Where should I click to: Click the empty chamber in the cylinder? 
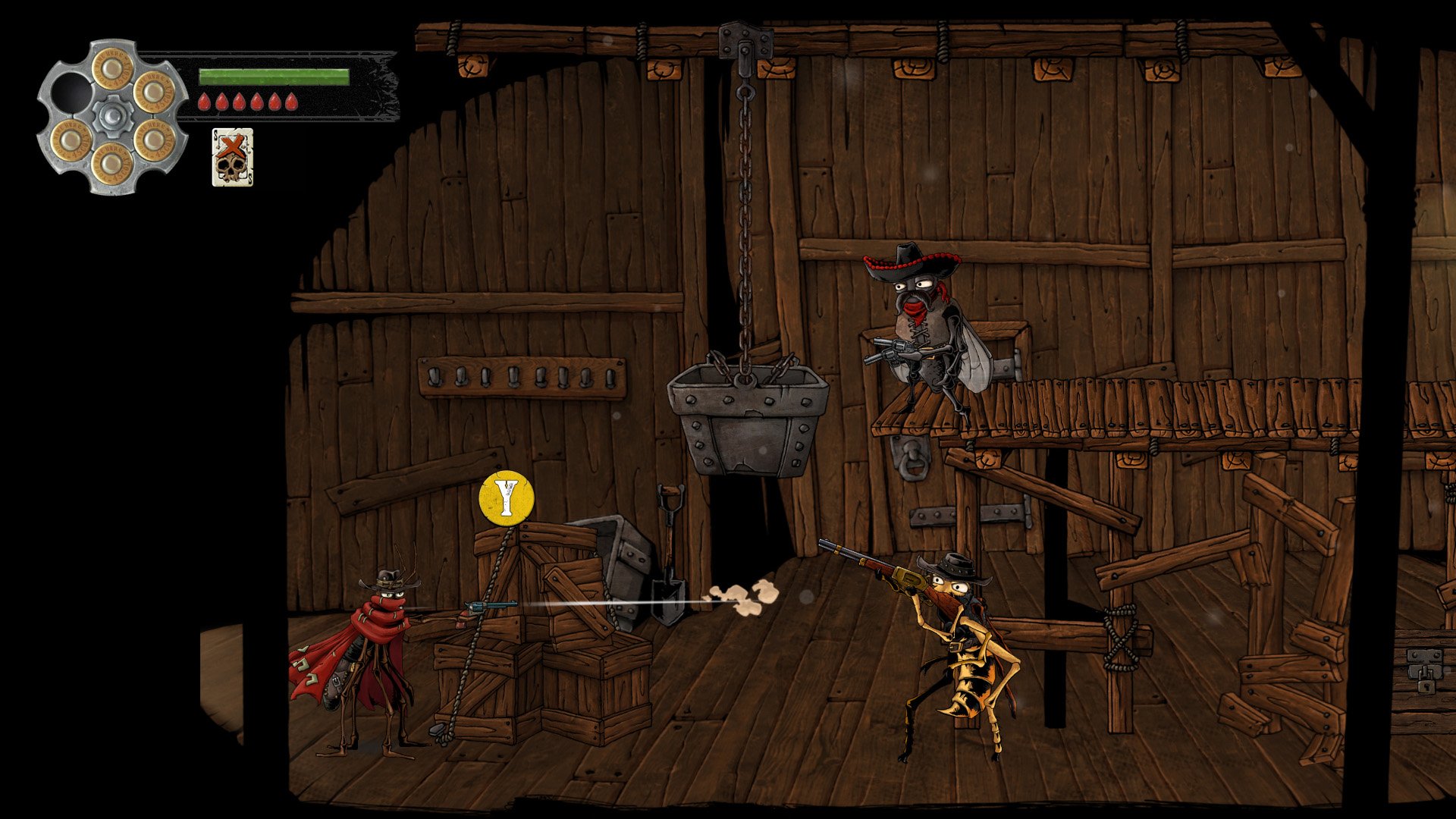[72, 95]
